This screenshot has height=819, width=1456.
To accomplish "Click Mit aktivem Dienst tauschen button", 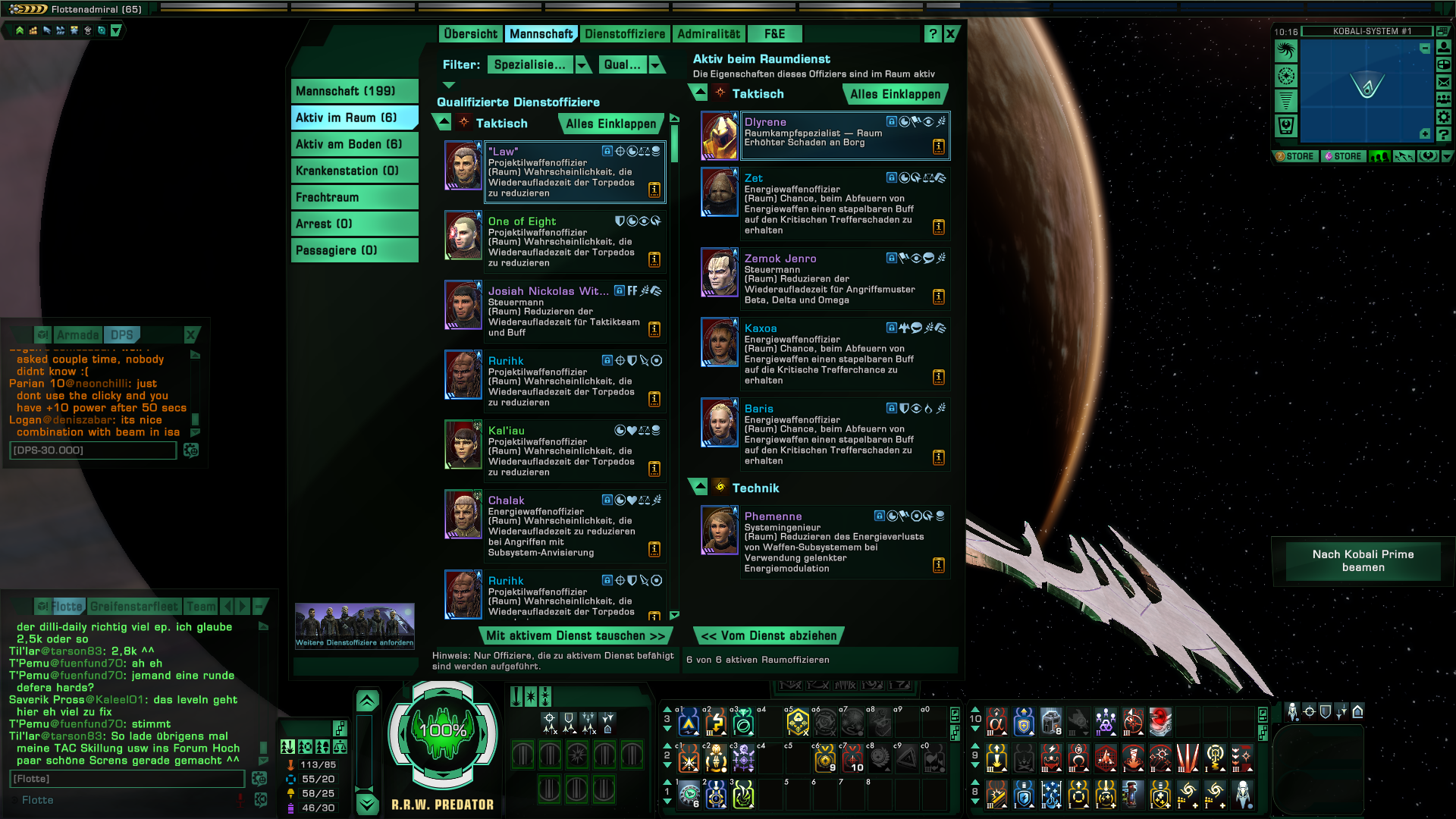I will 576,636.
